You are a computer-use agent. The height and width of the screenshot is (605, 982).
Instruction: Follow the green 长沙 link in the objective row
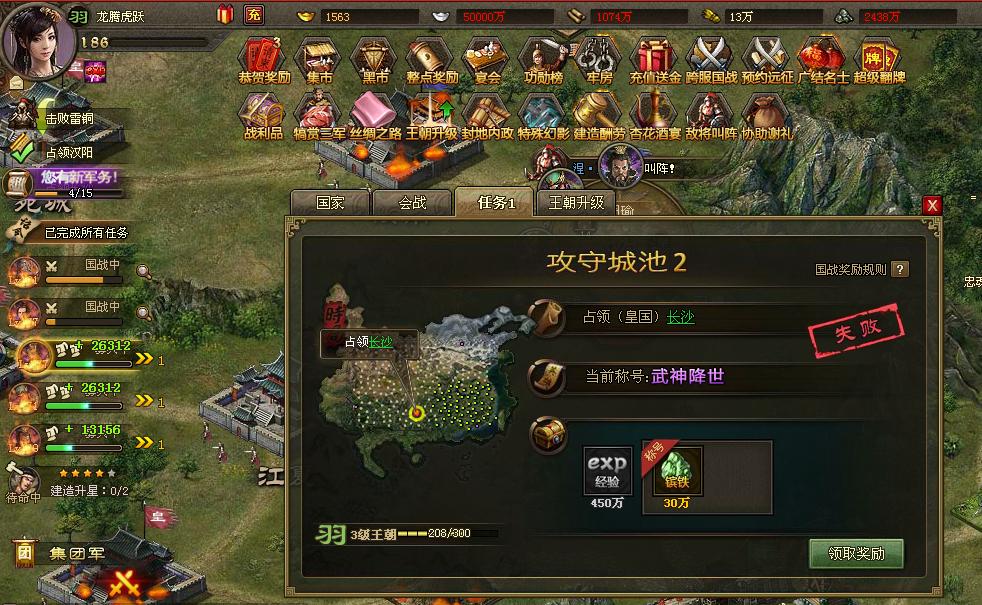pos(680,317)
